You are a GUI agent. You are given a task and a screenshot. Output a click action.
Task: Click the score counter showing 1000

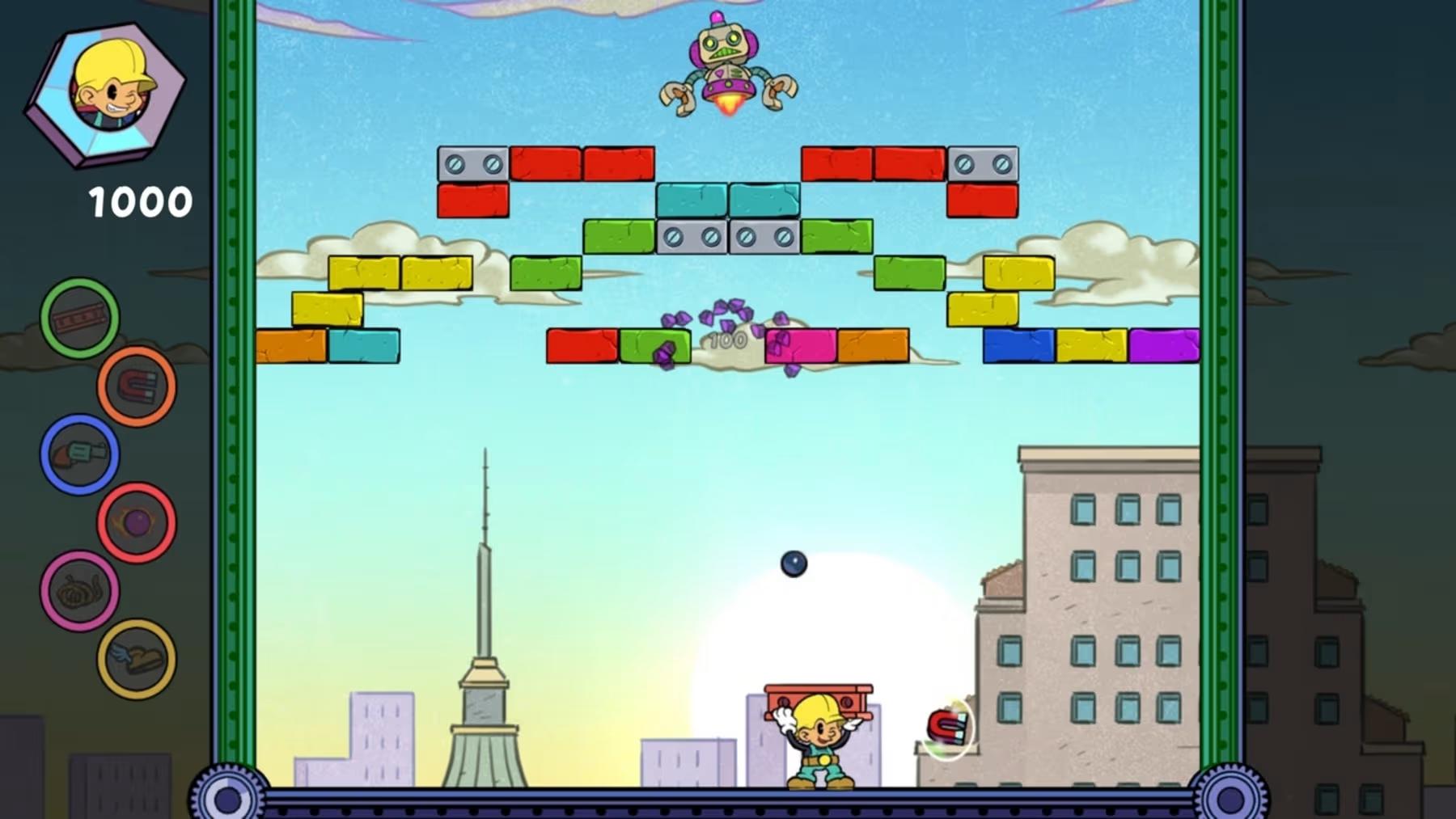[x=139, y=201]
